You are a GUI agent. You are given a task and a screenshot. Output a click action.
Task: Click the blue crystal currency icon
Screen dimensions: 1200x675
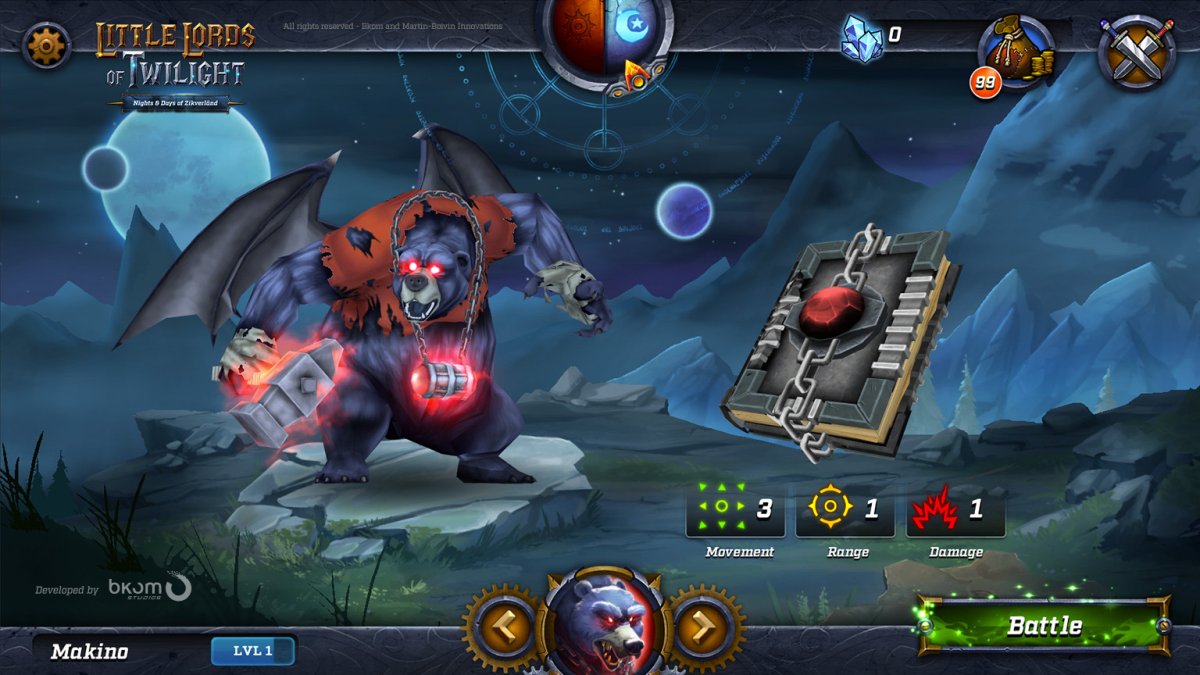coord(861,38)
